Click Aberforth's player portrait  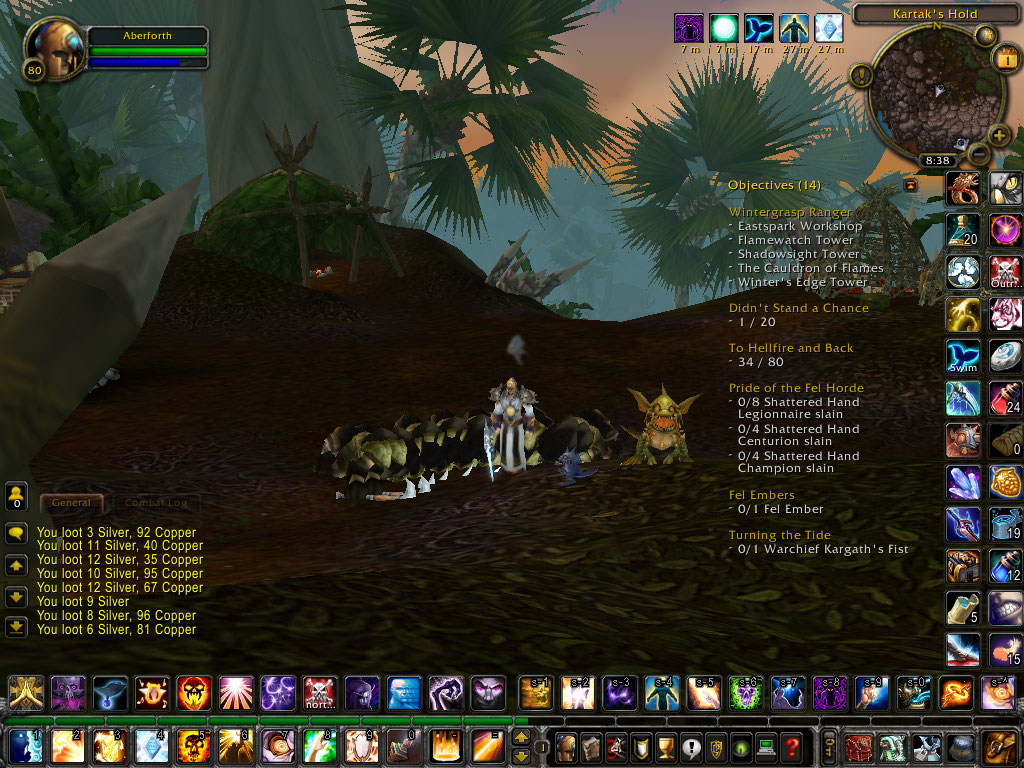coord(52,48)
